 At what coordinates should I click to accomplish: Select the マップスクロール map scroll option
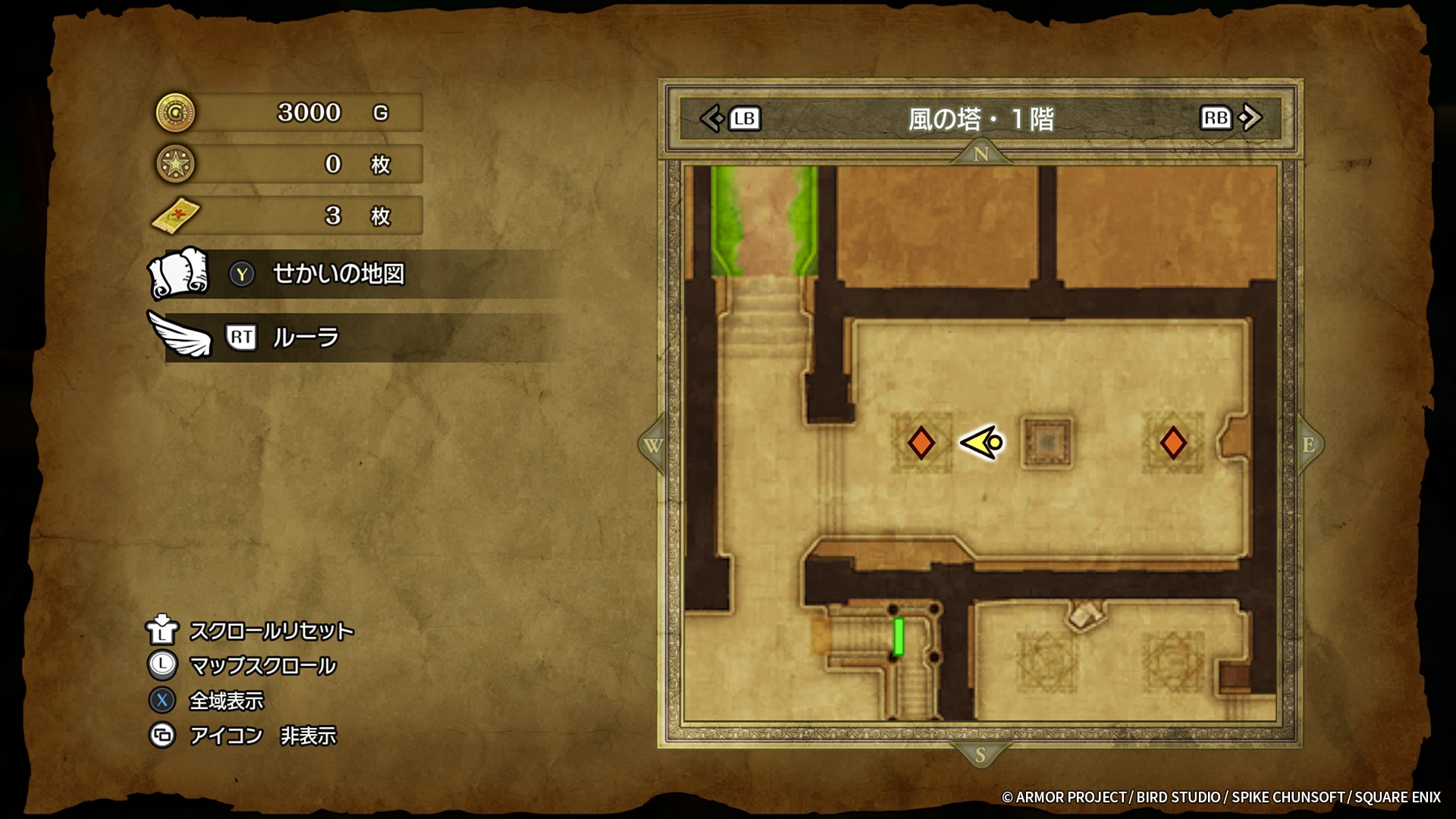pos(262,666)
